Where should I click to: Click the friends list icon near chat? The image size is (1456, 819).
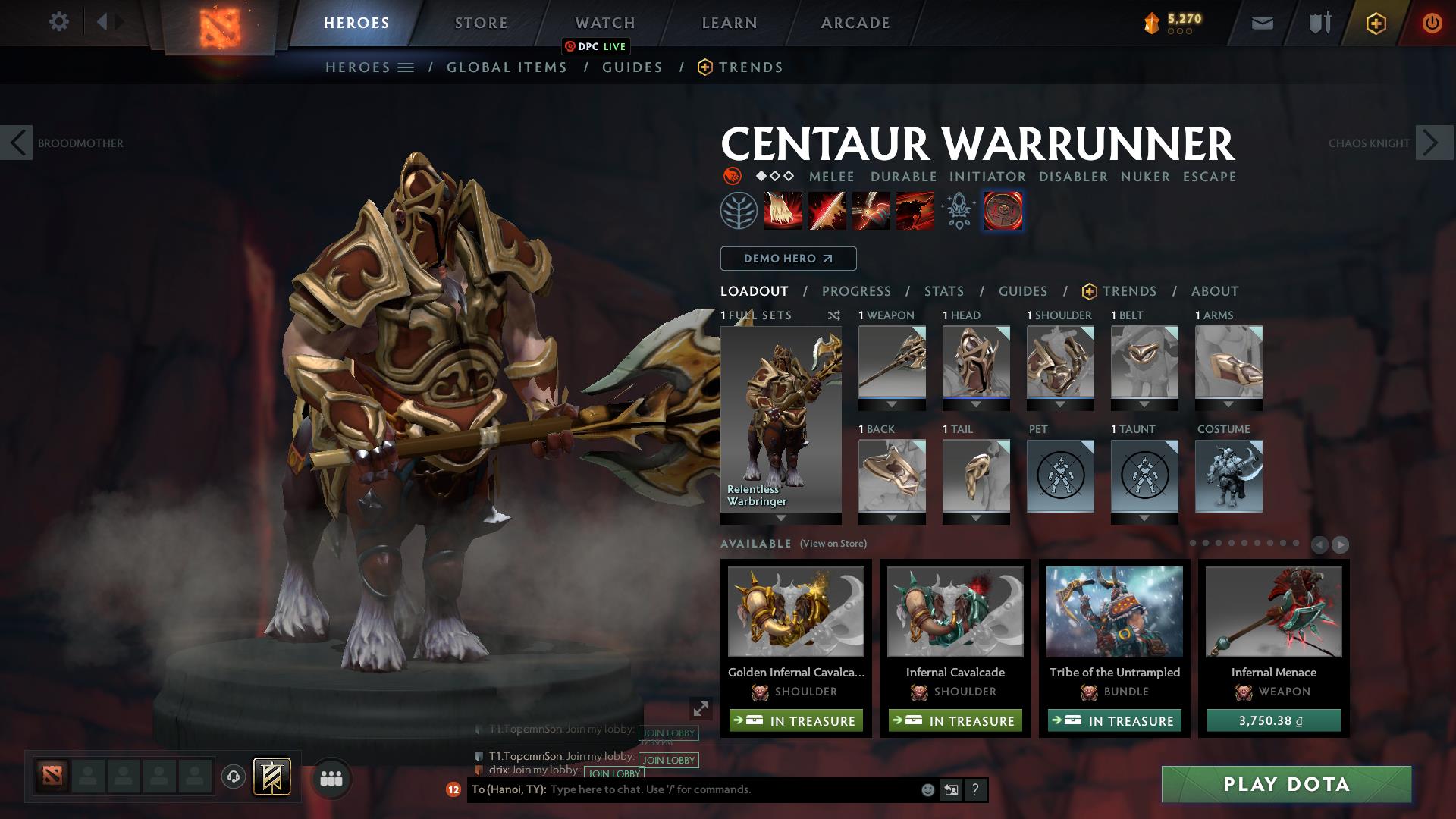pos(330,777)
